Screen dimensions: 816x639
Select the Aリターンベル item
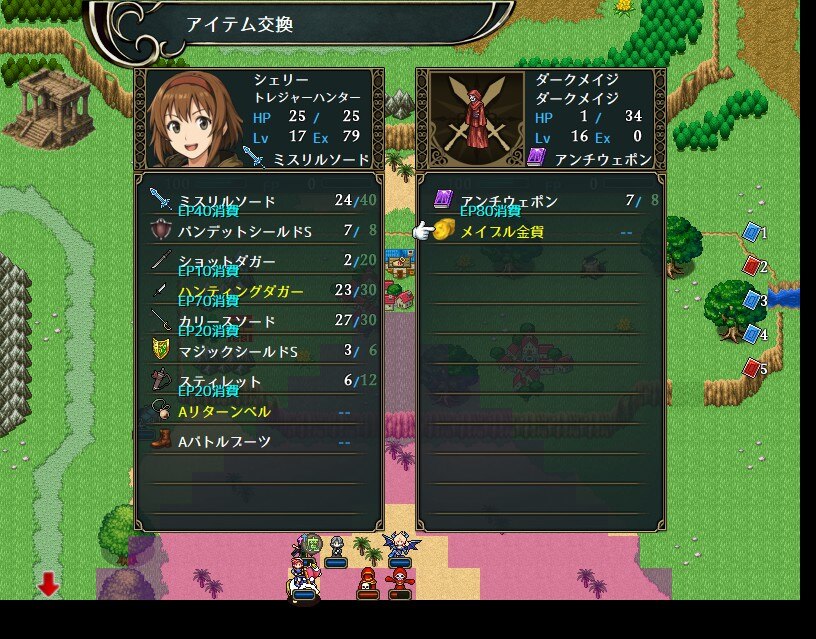[258, 411]
